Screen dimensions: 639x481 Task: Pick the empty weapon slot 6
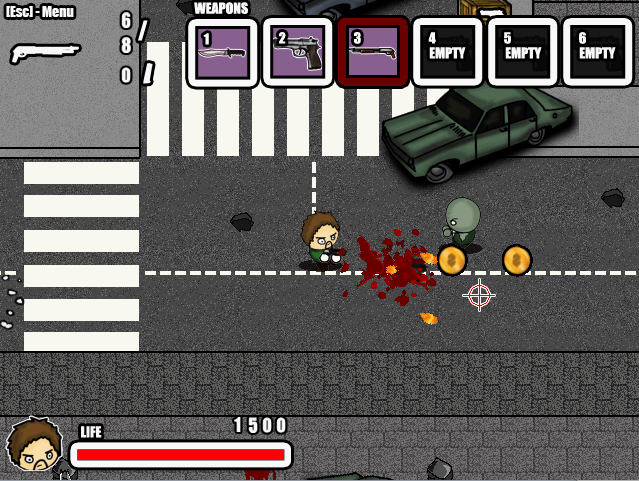[x=597, y=52]
